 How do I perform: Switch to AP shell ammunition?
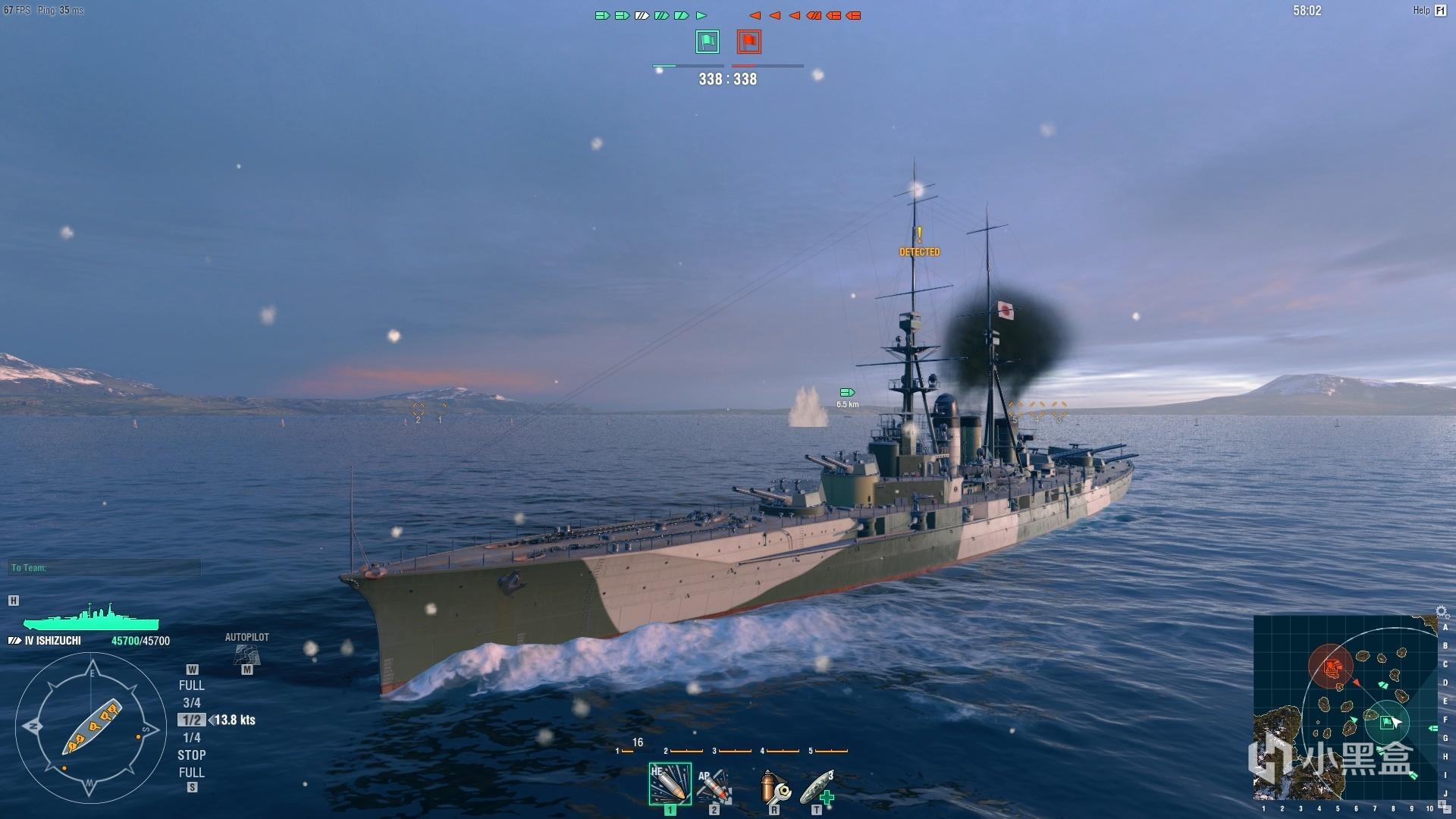coord(714,786)
